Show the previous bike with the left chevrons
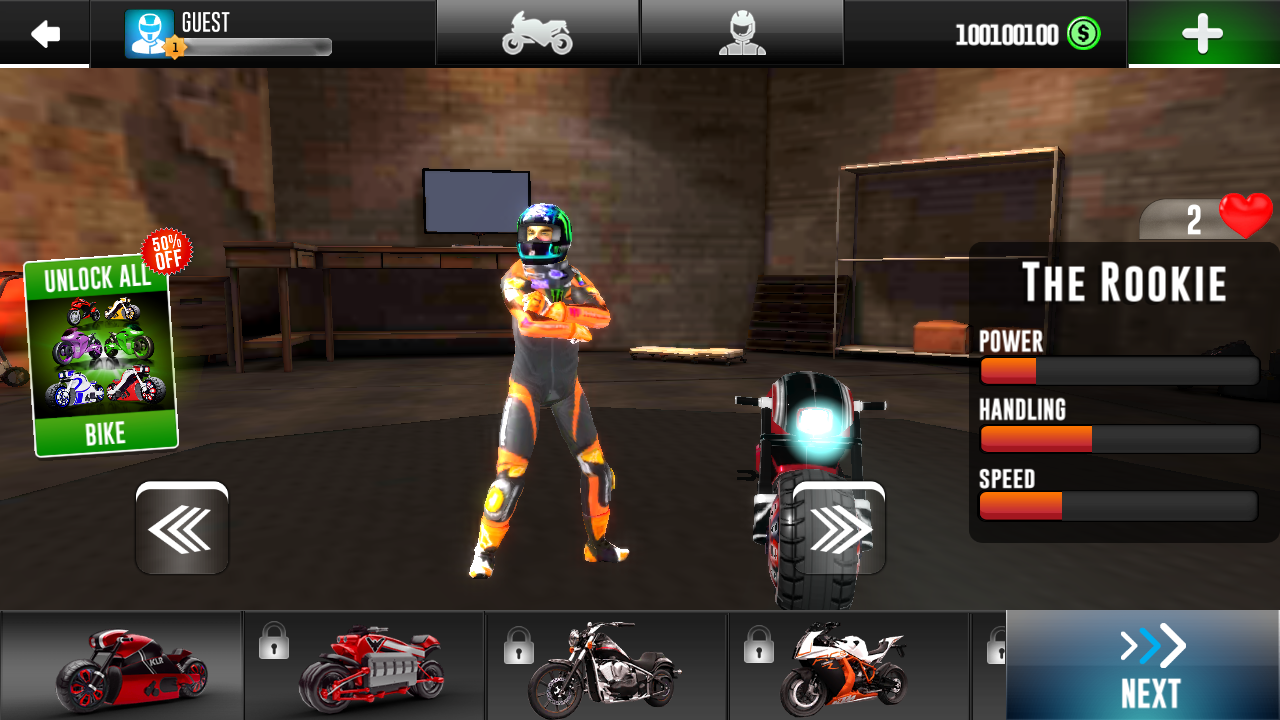Image resolution: width=1280 pixels, height=720 pixels. (182, 529)
